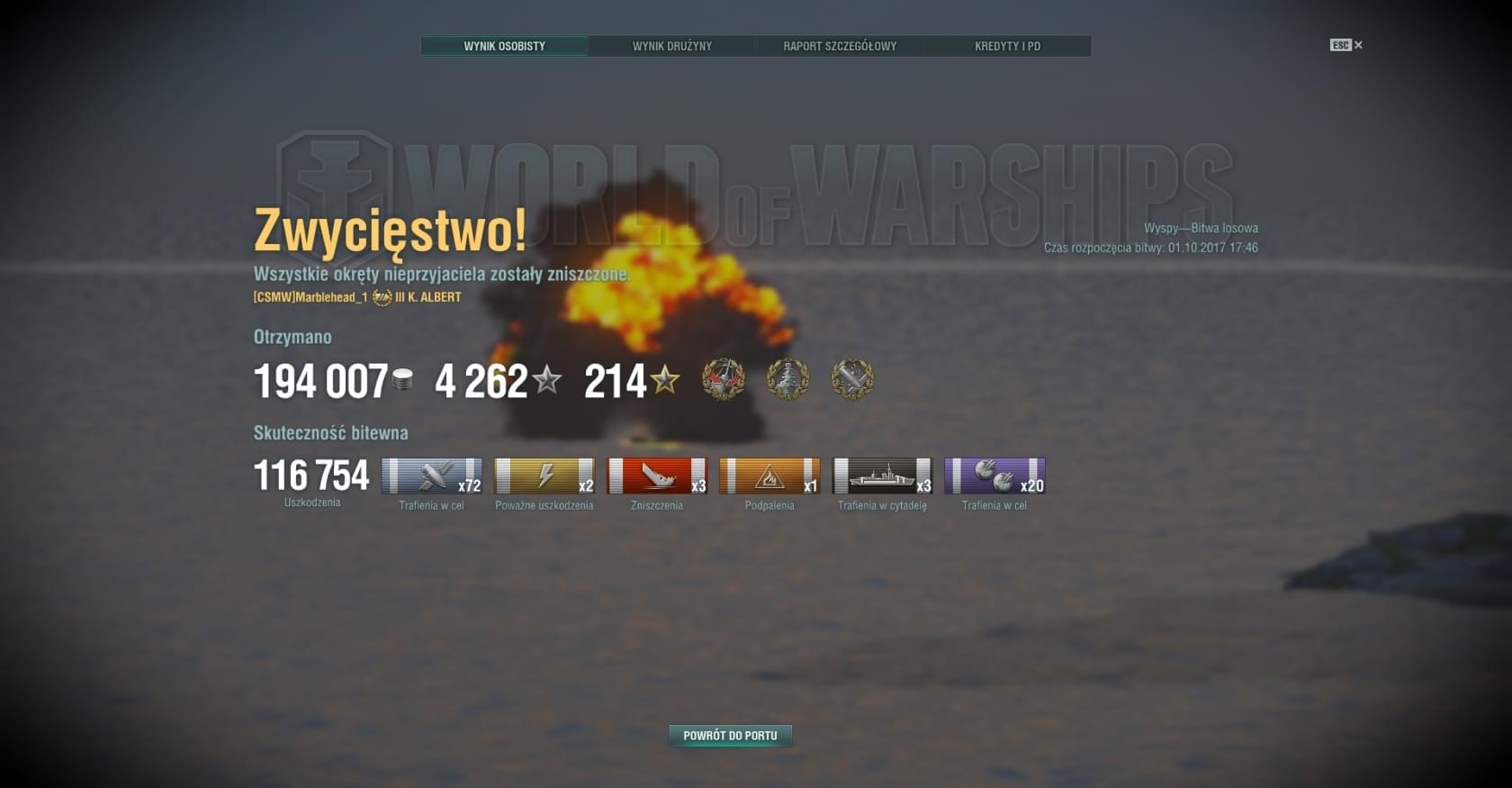Viewport: 1512px width, 788px height.
Task: Select the x72 Trafienia w cel ribbon
Action: (x=432, y=476)
